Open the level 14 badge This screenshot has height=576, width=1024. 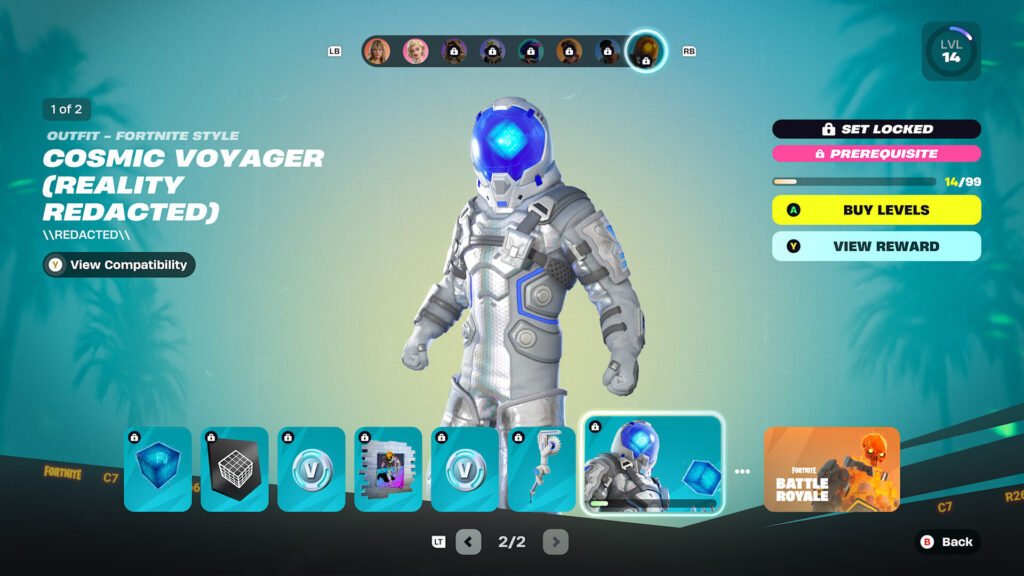click(x=950, y=52)
